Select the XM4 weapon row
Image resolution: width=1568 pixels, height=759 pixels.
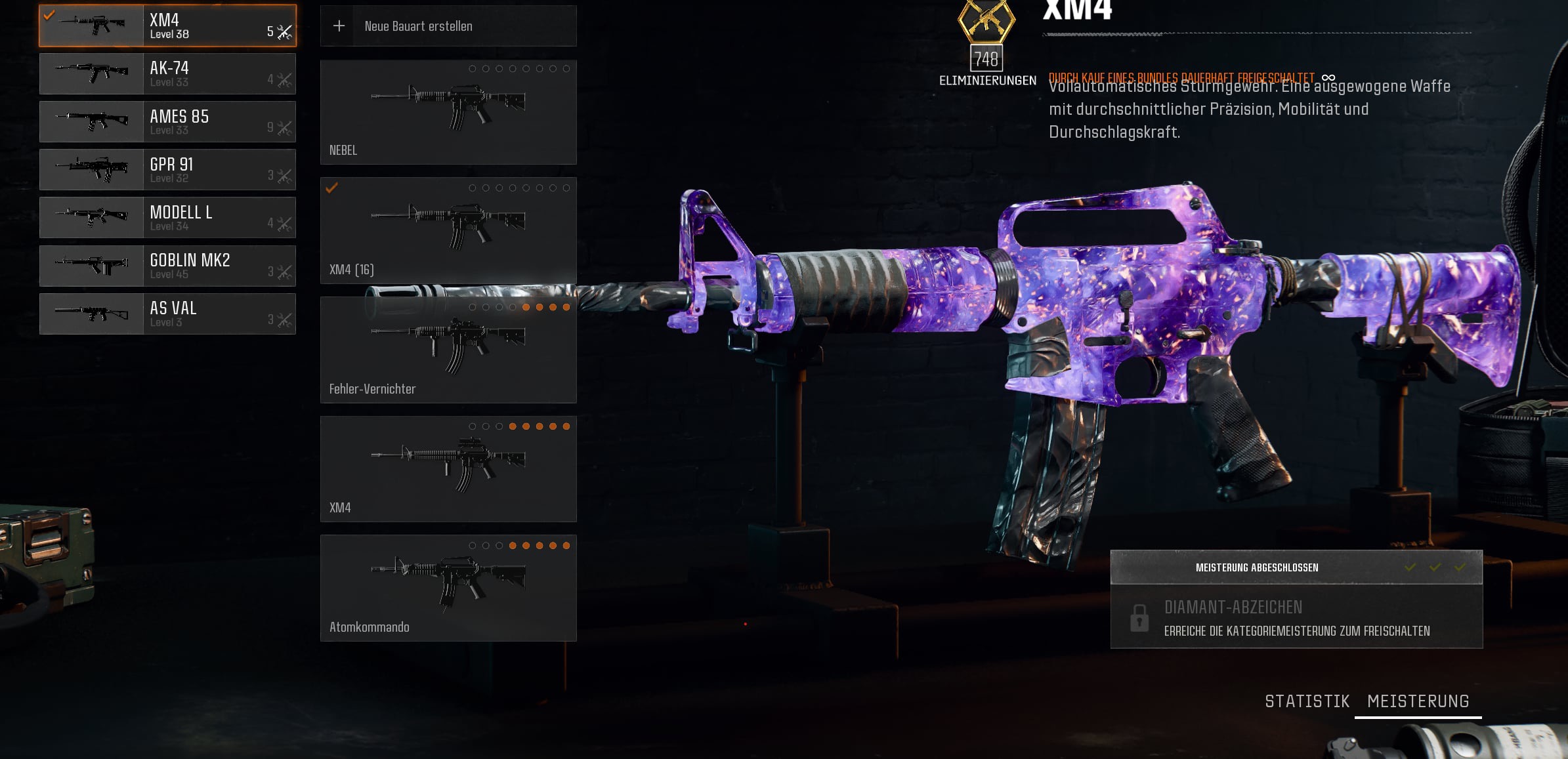[167, 26]
